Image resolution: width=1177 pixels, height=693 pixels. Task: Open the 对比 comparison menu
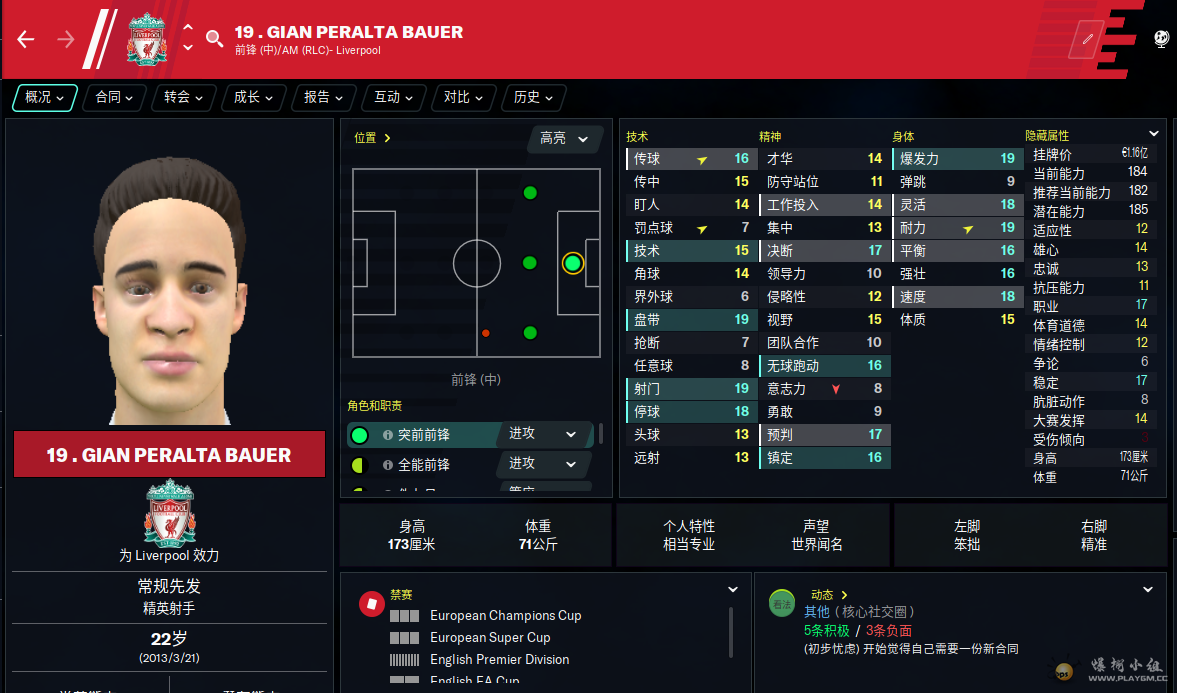[464, 97]
